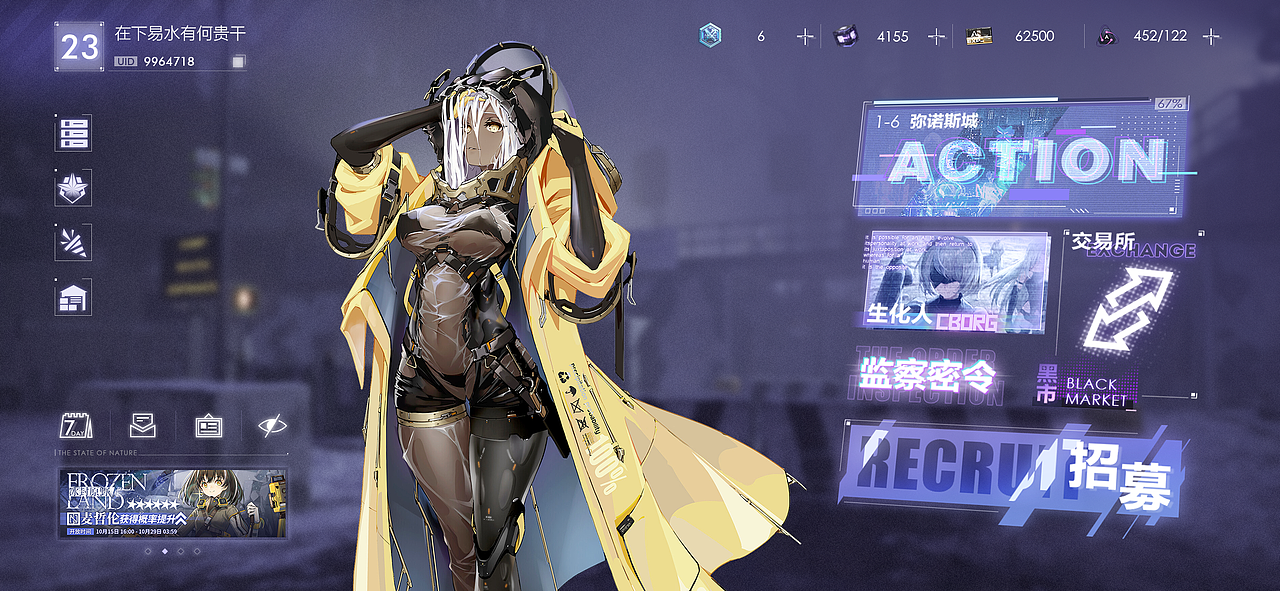This screenshot has width=1280, height=591.
Task: Click the star badge icon
Action: click(73, 187)
